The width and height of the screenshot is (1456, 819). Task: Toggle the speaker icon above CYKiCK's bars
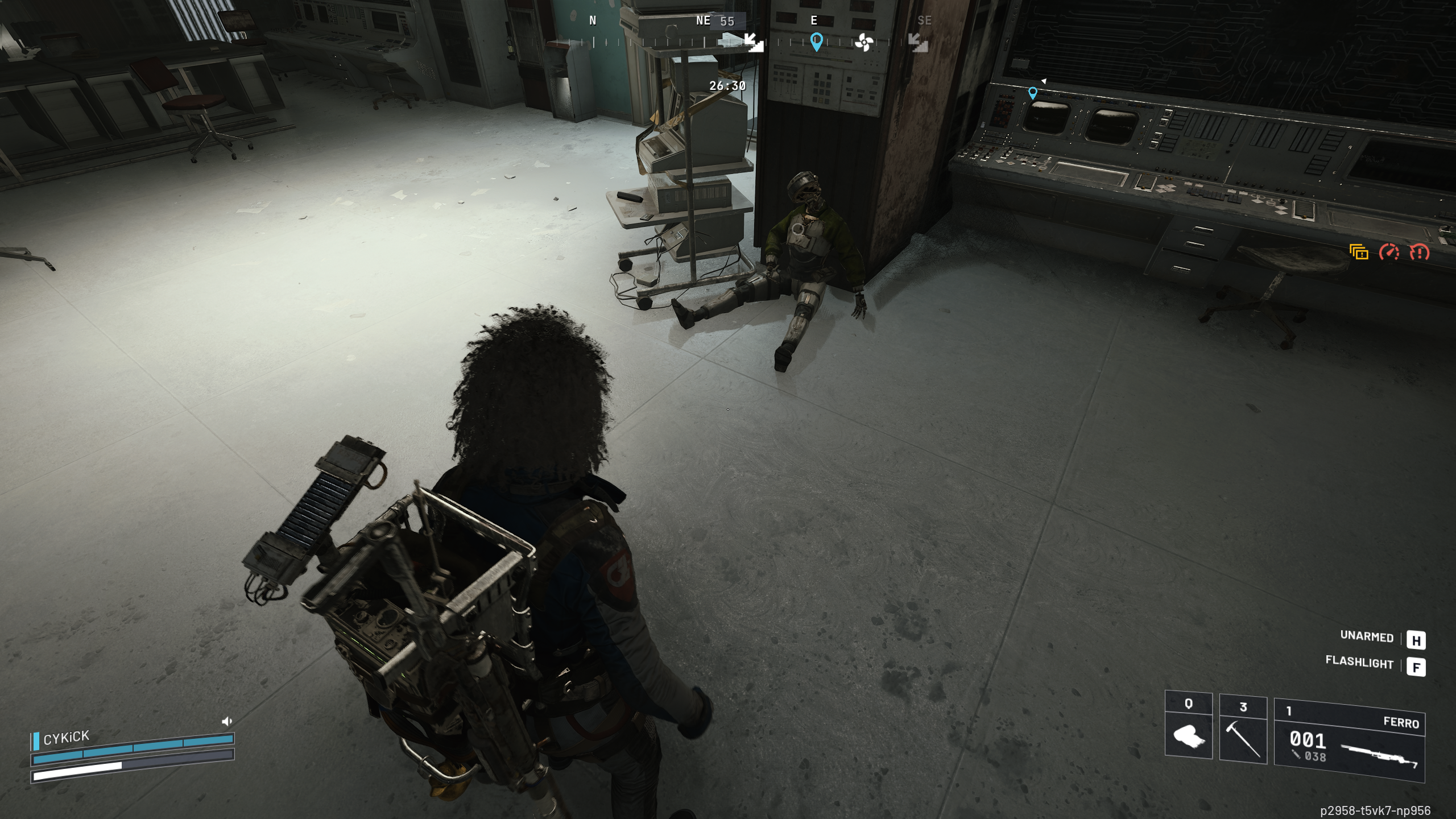[227, 722]
